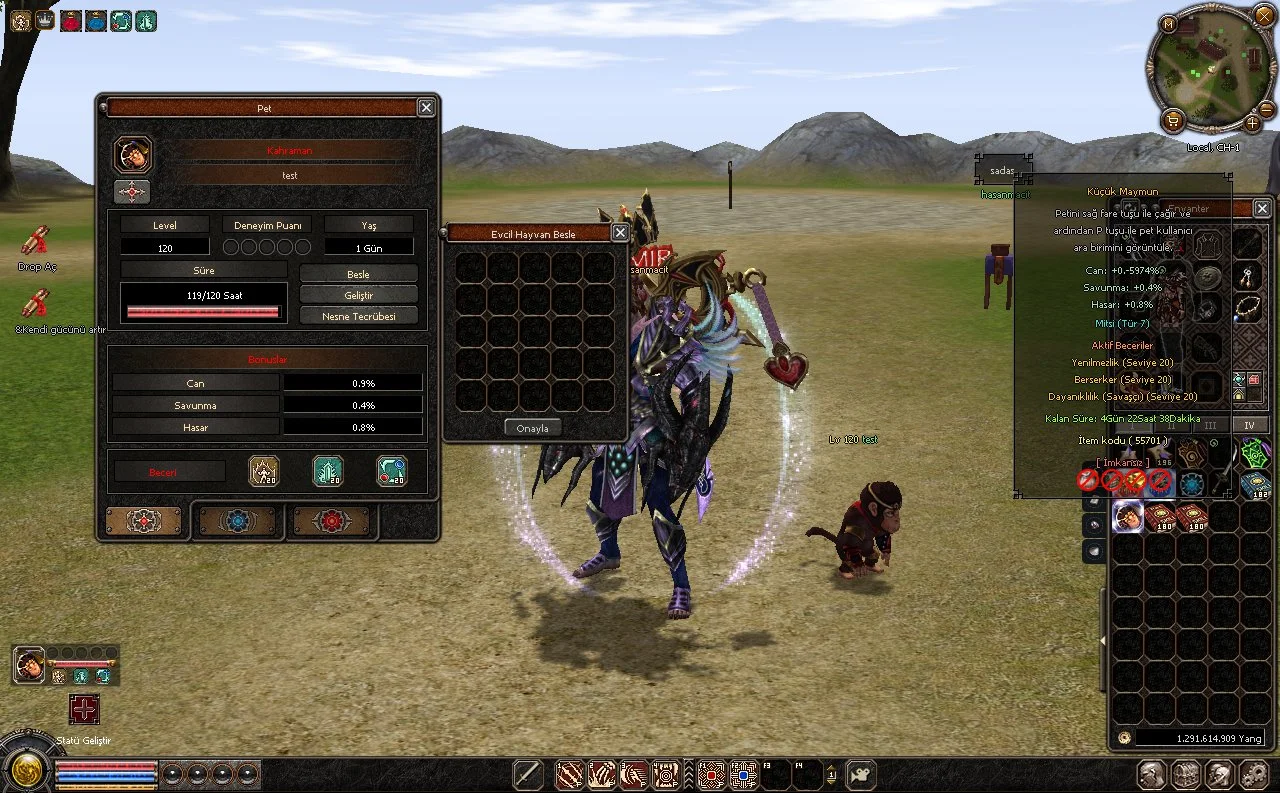
Task: Open the Drop Aç scroll shortcut
Action: [35, 241]
